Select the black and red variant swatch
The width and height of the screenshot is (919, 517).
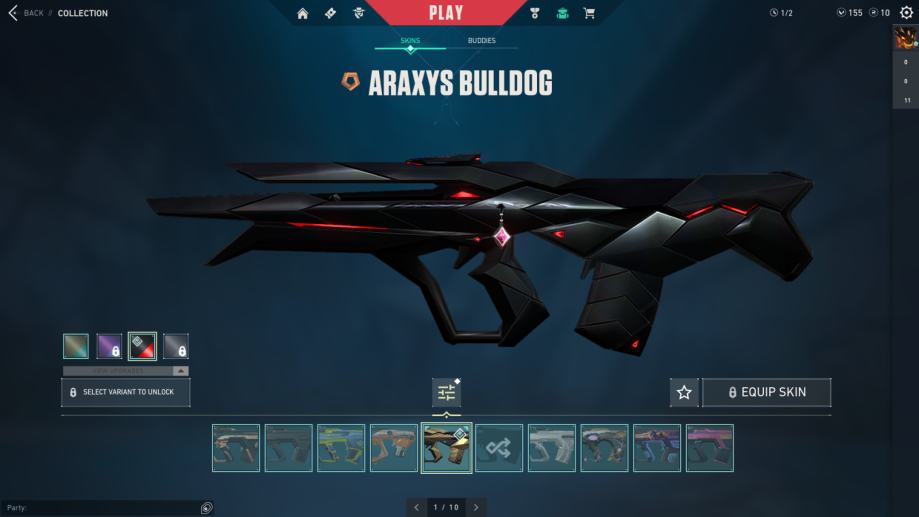point(142,346)
